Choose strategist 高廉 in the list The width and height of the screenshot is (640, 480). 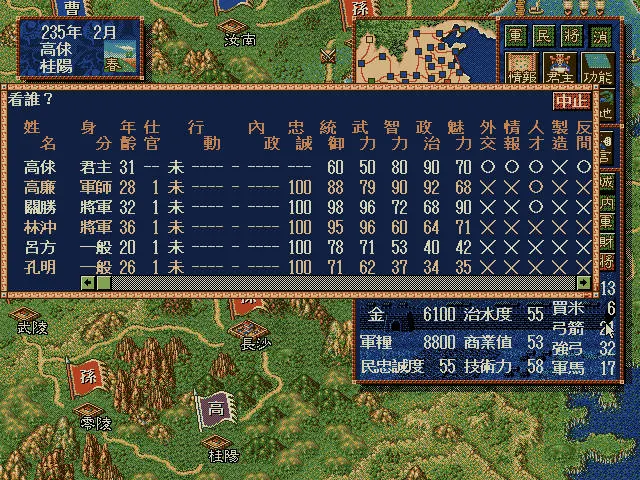click(x=40, y=187)
